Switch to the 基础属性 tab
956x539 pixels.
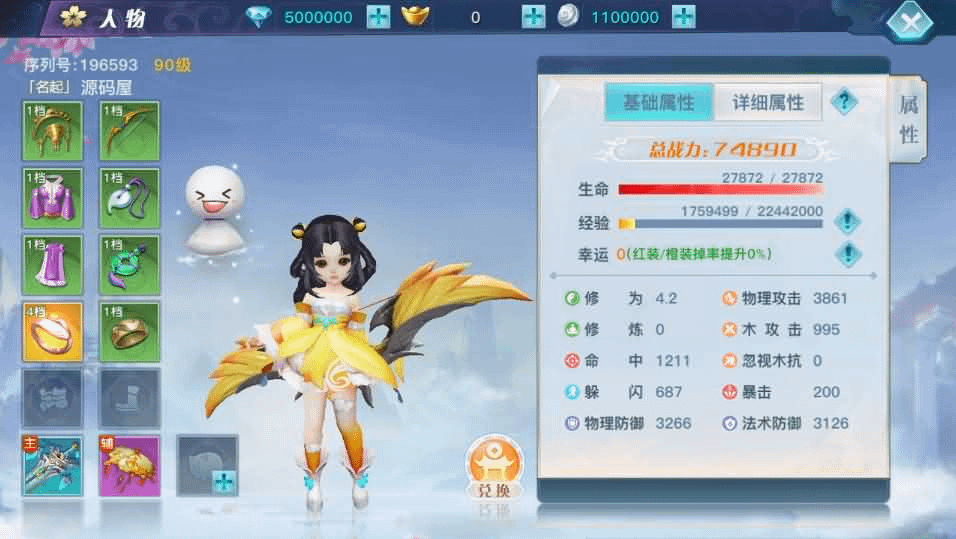(x=658, y=102)
